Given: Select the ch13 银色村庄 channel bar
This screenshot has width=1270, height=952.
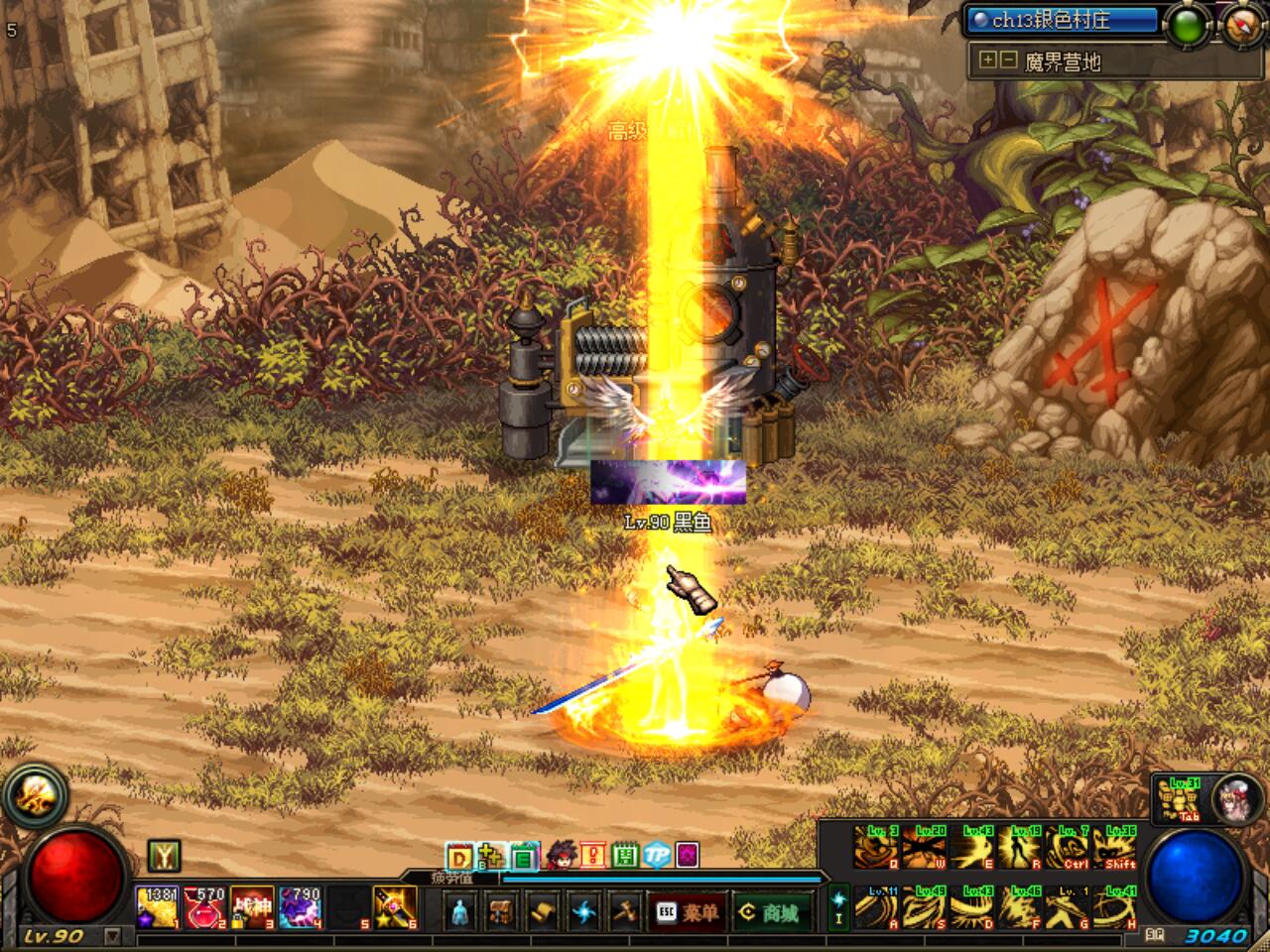Looking at the screenshot, I should point(1062,20).
